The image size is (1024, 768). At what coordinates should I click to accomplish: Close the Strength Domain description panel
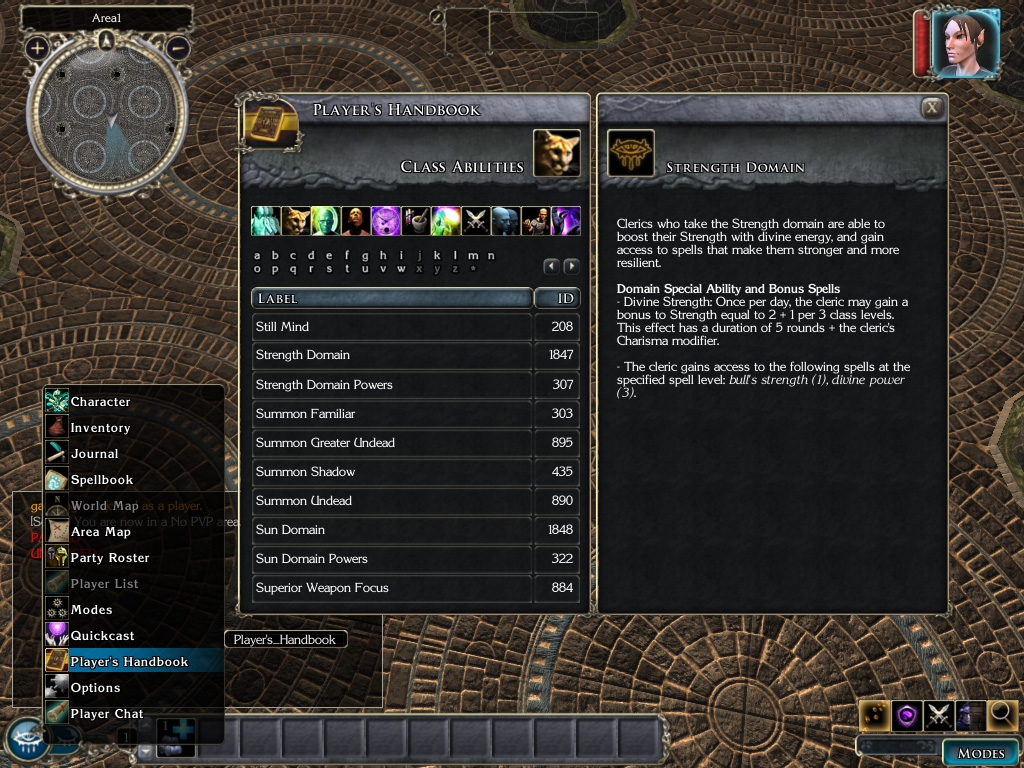point(931,108)
